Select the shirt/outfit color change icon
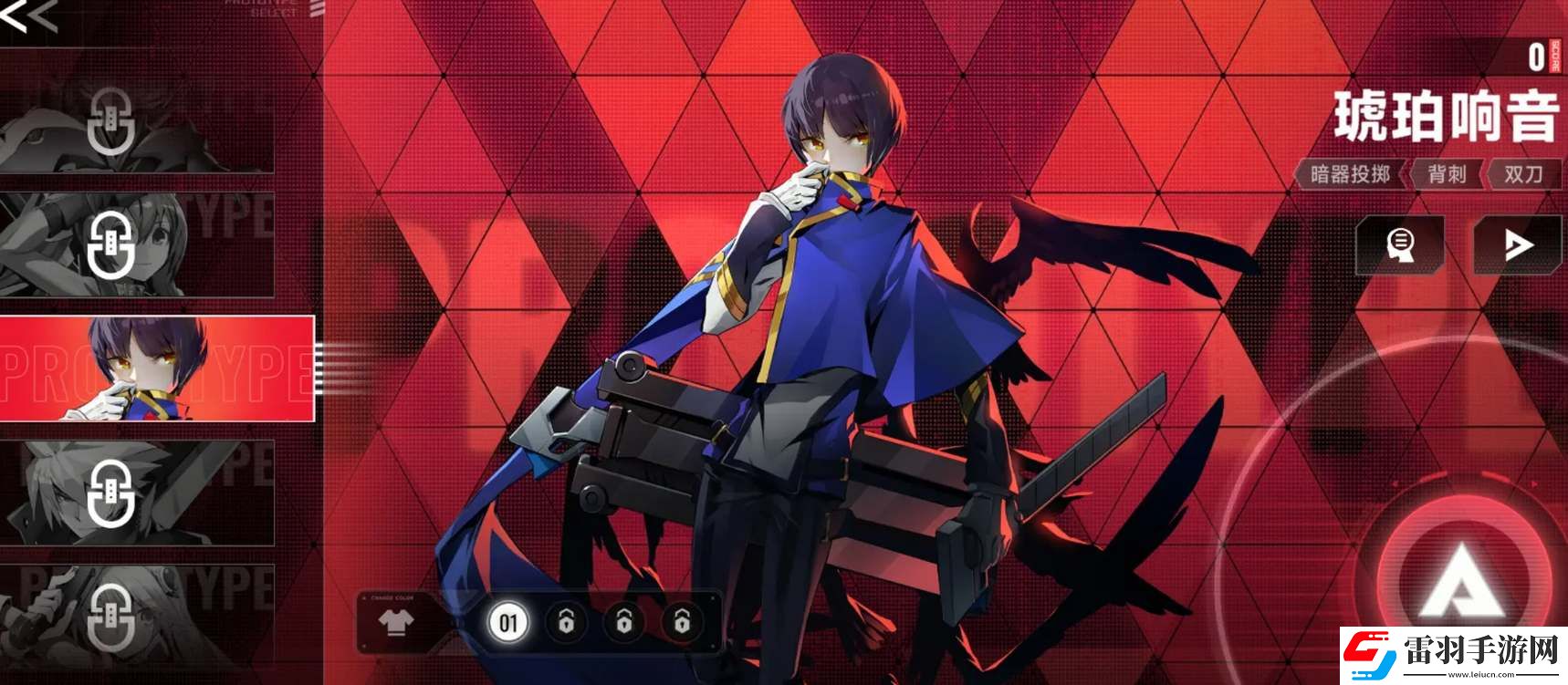 396,623
